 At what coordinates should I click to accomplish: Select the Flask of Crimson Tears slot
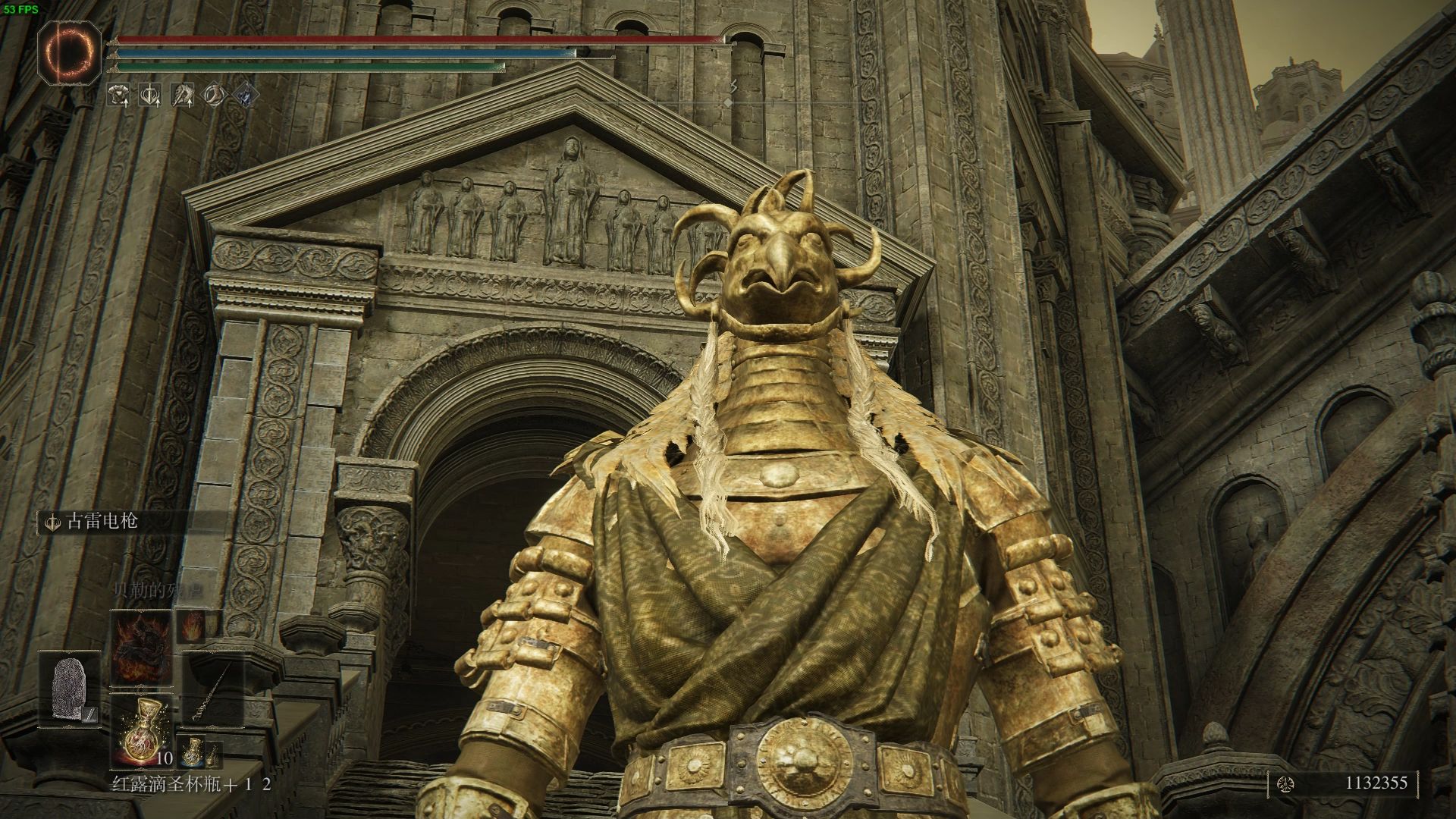[141, 730]
